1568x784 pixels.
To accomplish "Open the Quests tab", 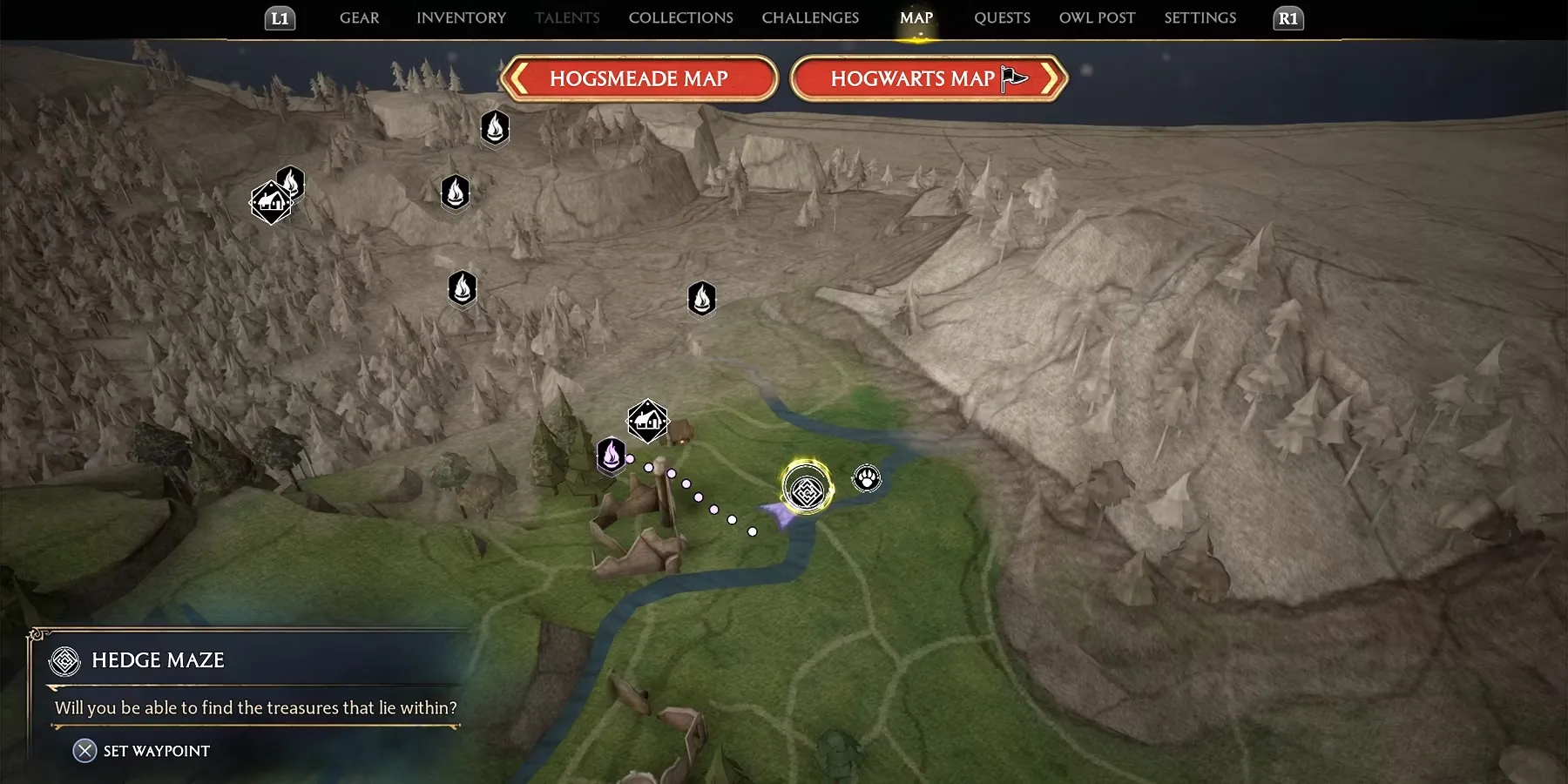I will pos(1002,18).
